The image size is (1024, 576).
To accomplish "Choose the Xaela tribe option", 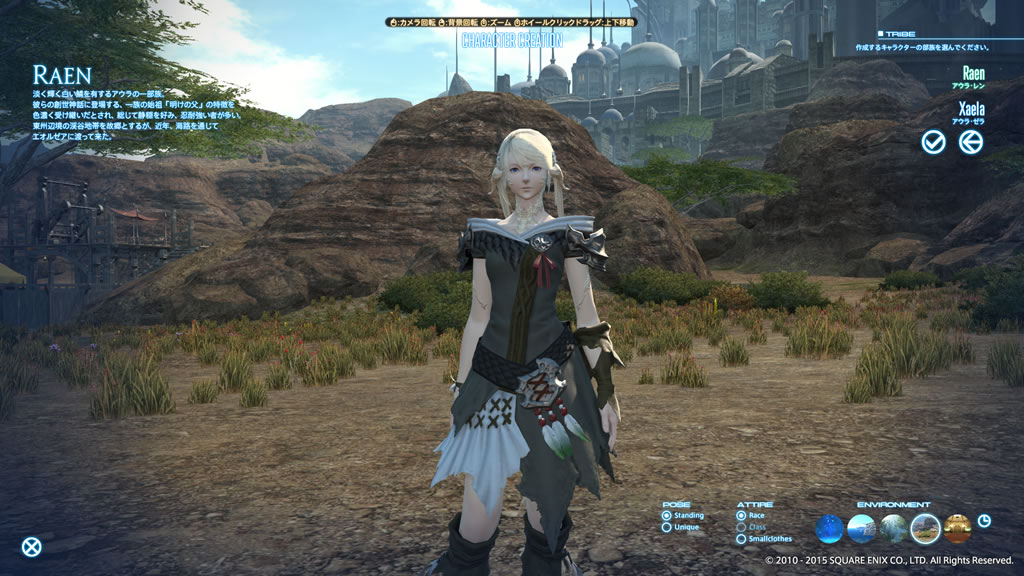I will (971, 107).
